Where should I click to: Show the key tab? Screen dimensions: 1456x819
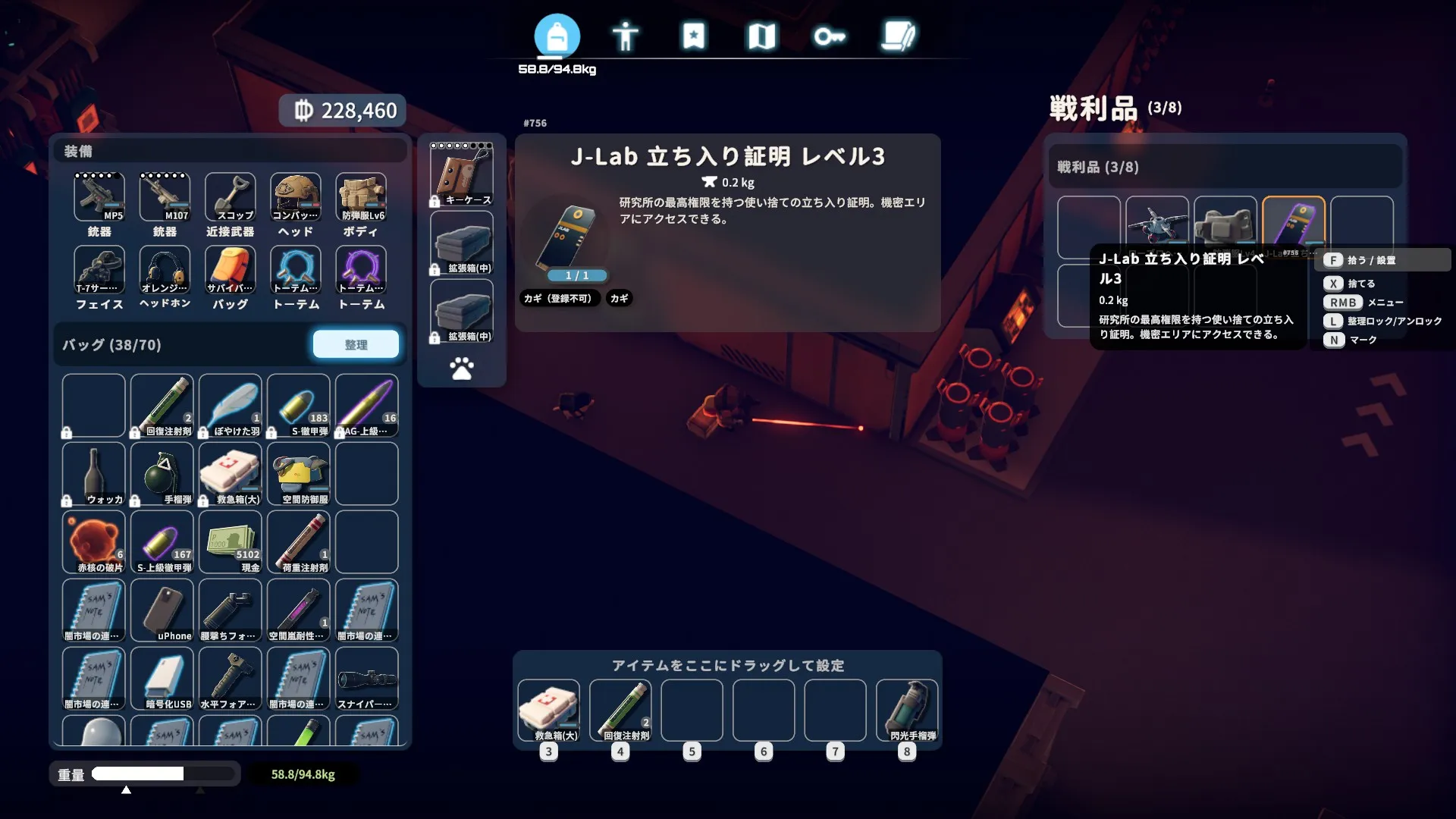click(x=830, y=36)
